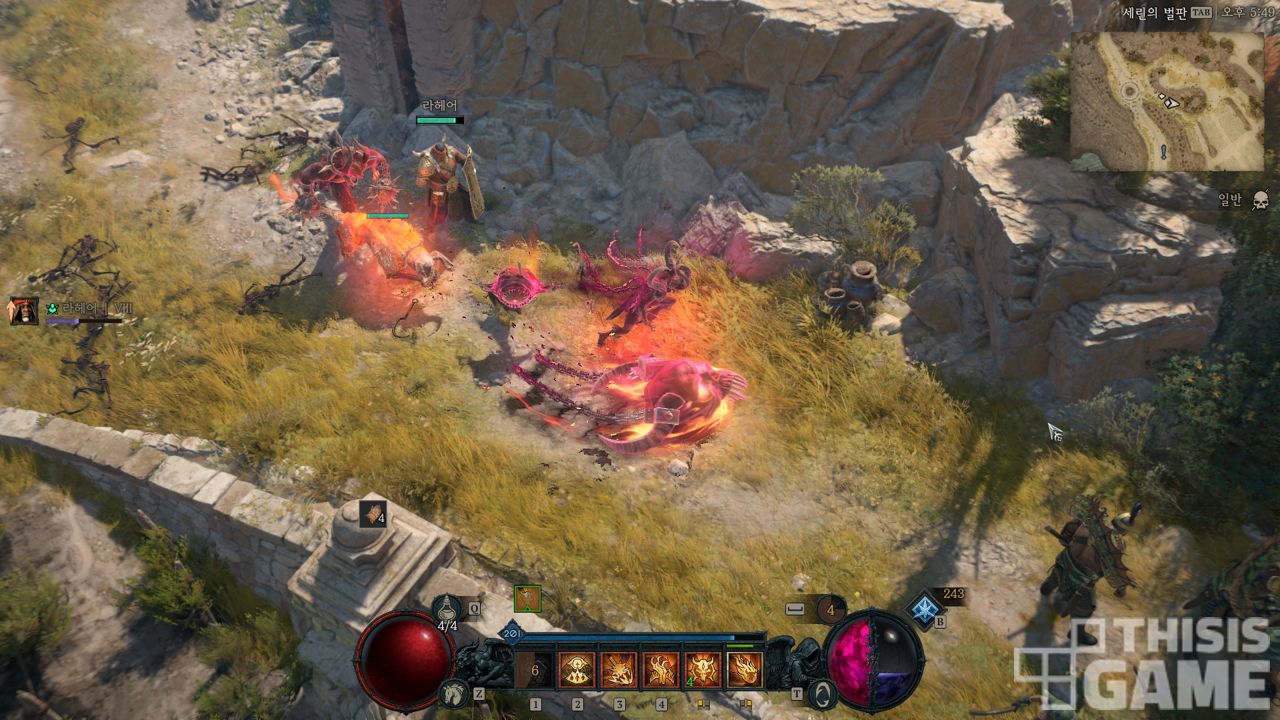
Task: Open the minimap of the area
Action: (1167, 100)
